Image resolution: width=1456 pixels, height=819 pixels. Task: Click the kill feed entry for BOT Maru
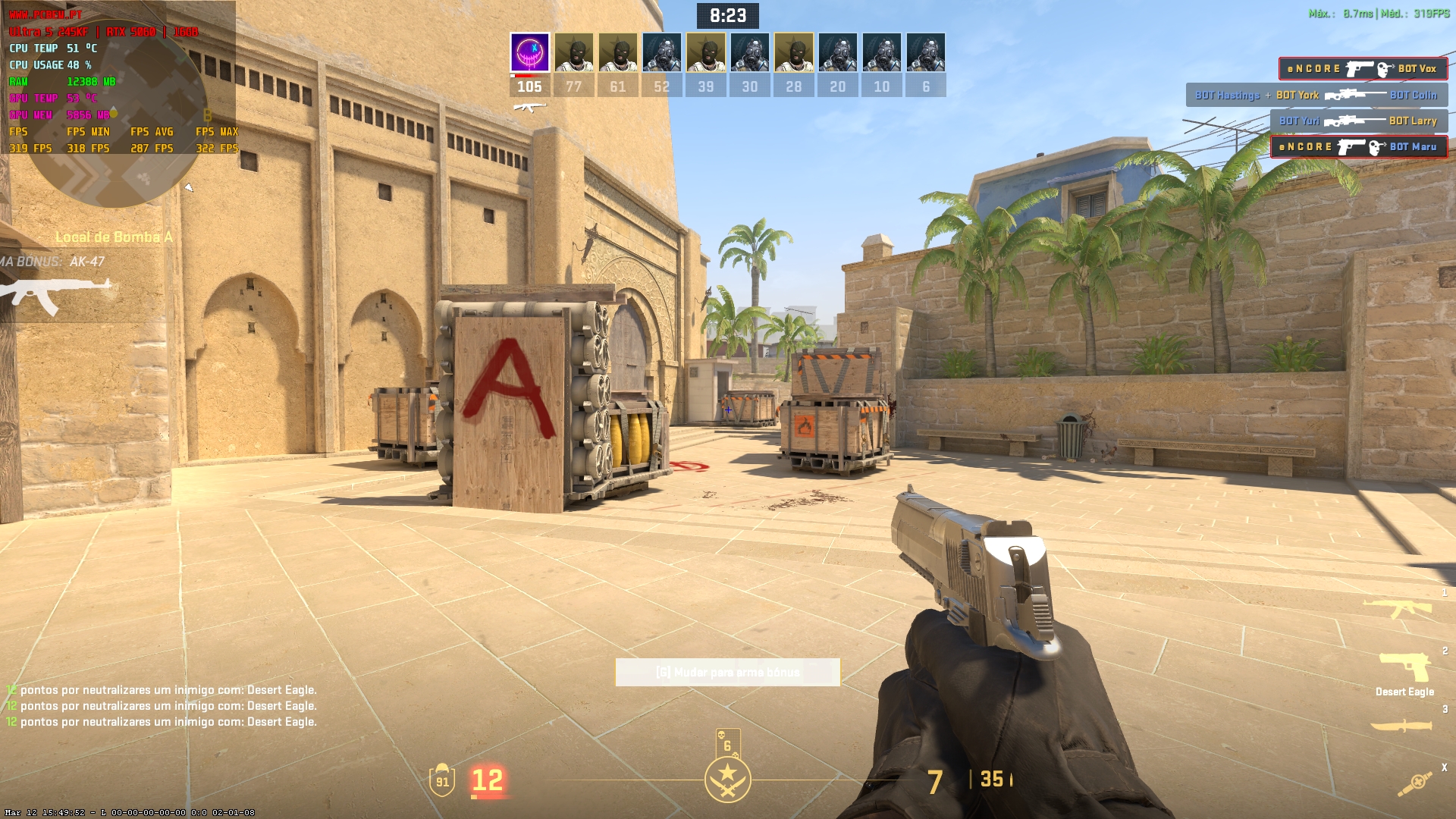coord(1358,147)
